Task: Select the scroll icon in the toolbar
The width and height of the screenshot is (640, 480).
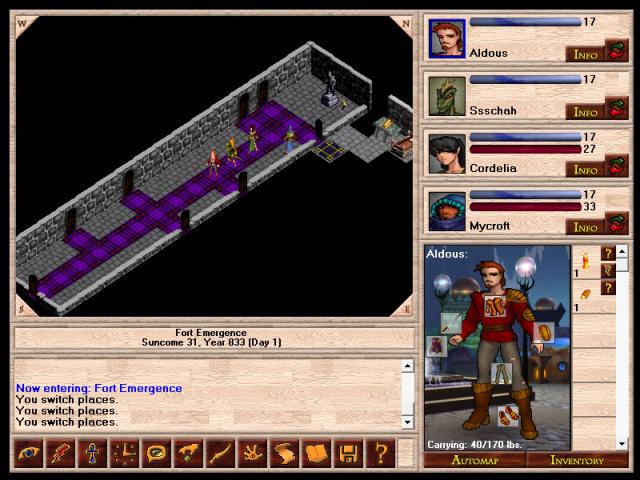Action: [x=283, y=454]
